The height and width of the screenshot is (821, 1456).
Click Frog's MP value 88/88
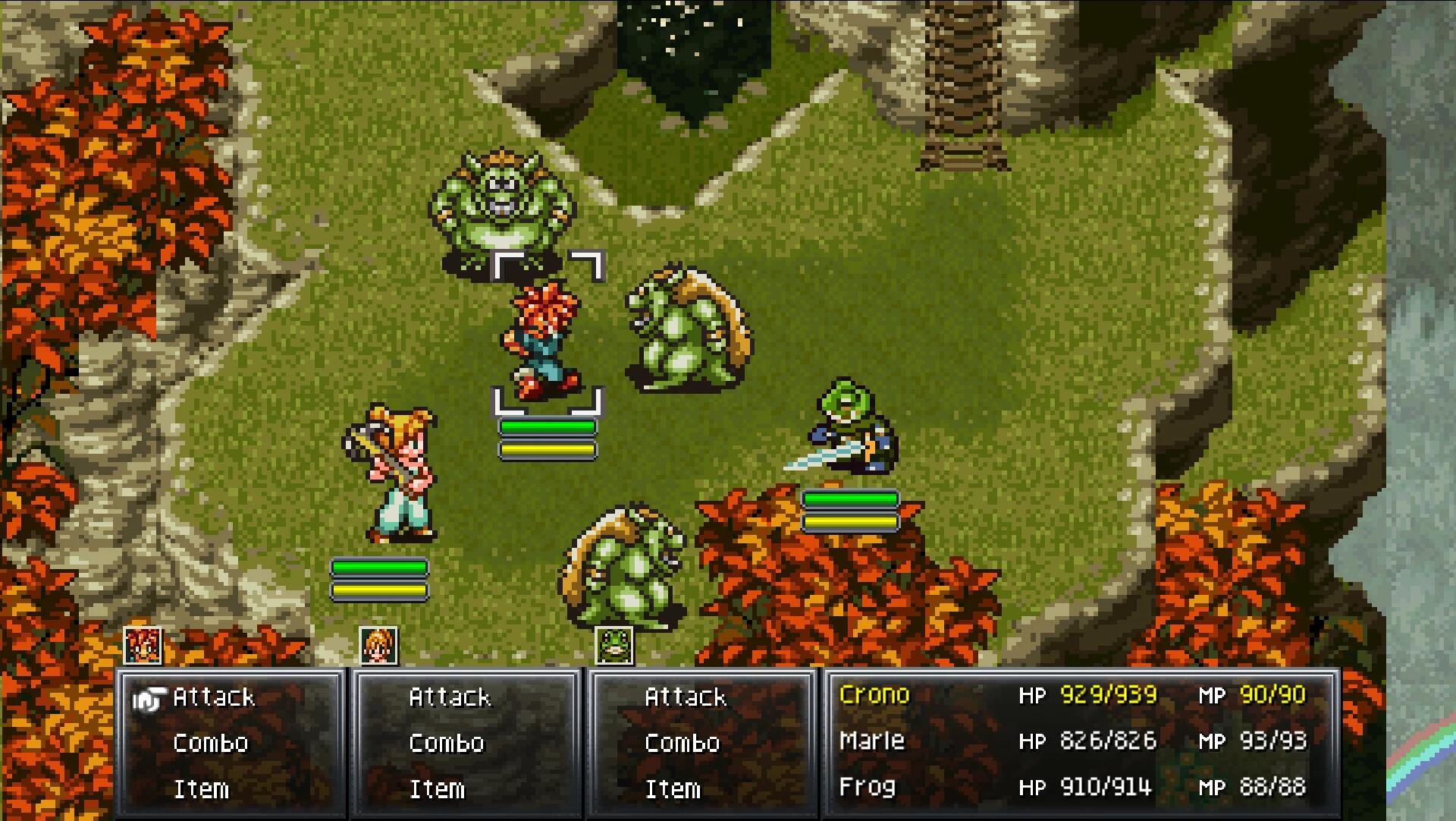[x=1274, y=788]
